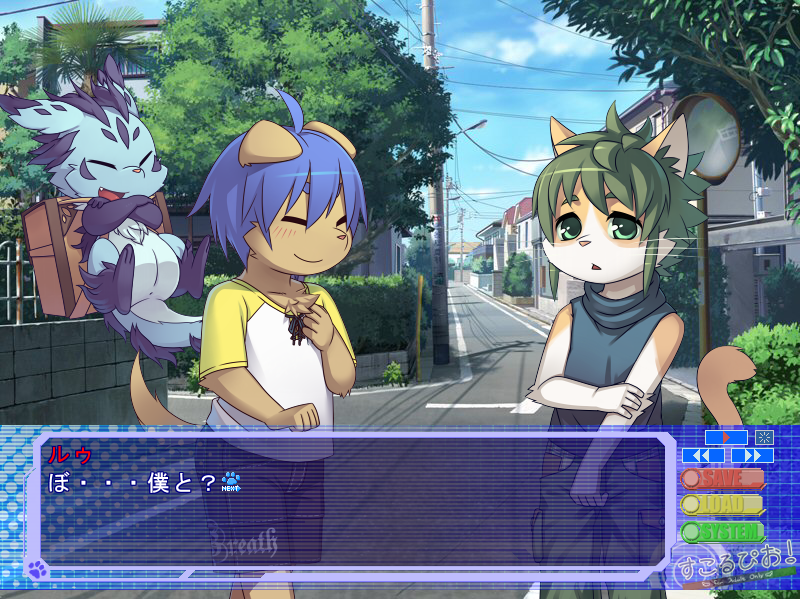Fast-forward with the double right arrow button
This screenshot has height=599, width=800.
pyautogui.click(x=752, y=455)
